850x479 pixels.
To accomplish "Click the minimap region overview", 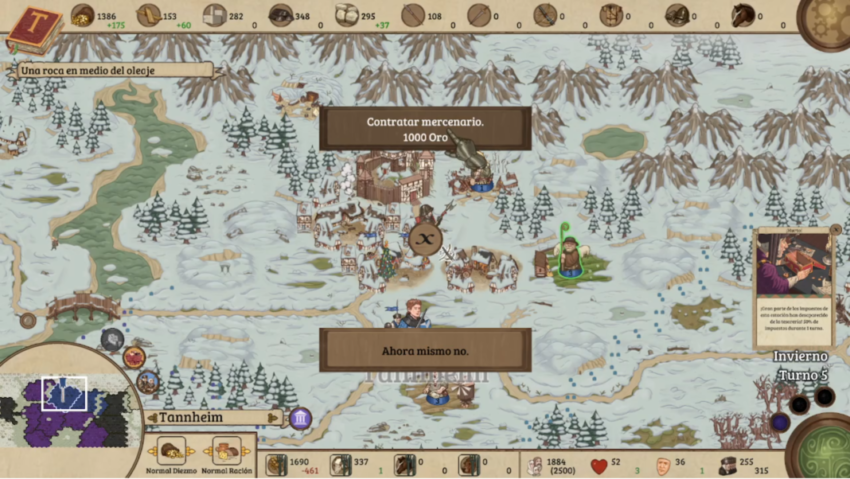I will tap(65, 410).
